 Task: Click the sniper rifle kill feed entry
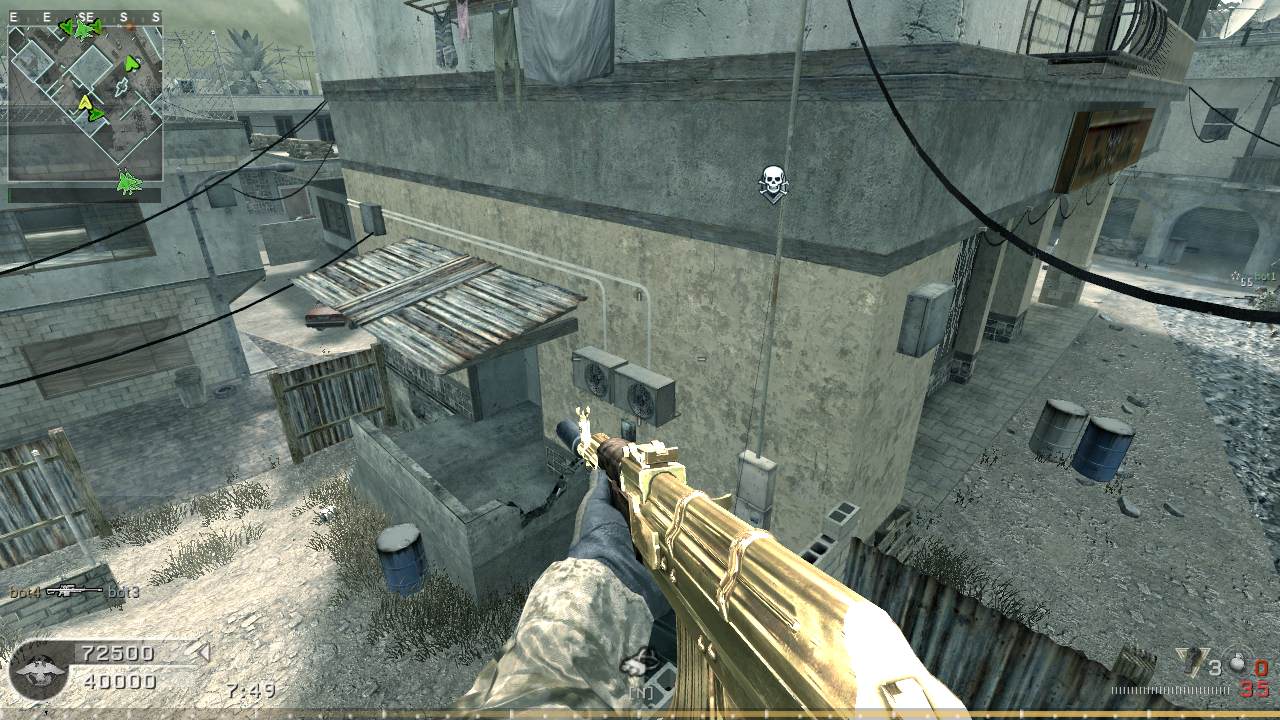coord(74,592)
